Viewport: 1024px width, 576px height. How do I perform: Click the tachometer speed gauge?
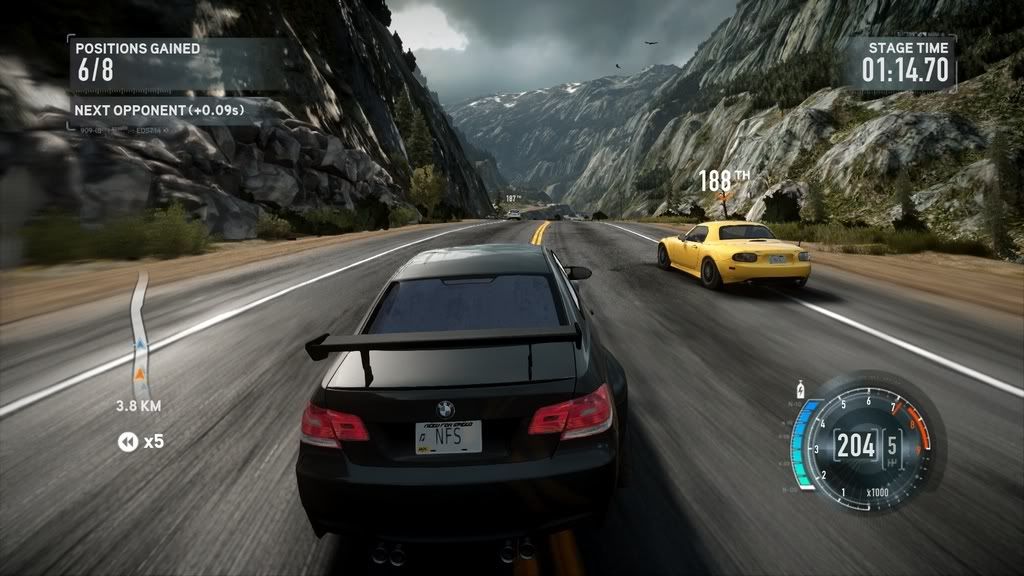[x=864, y=443]
